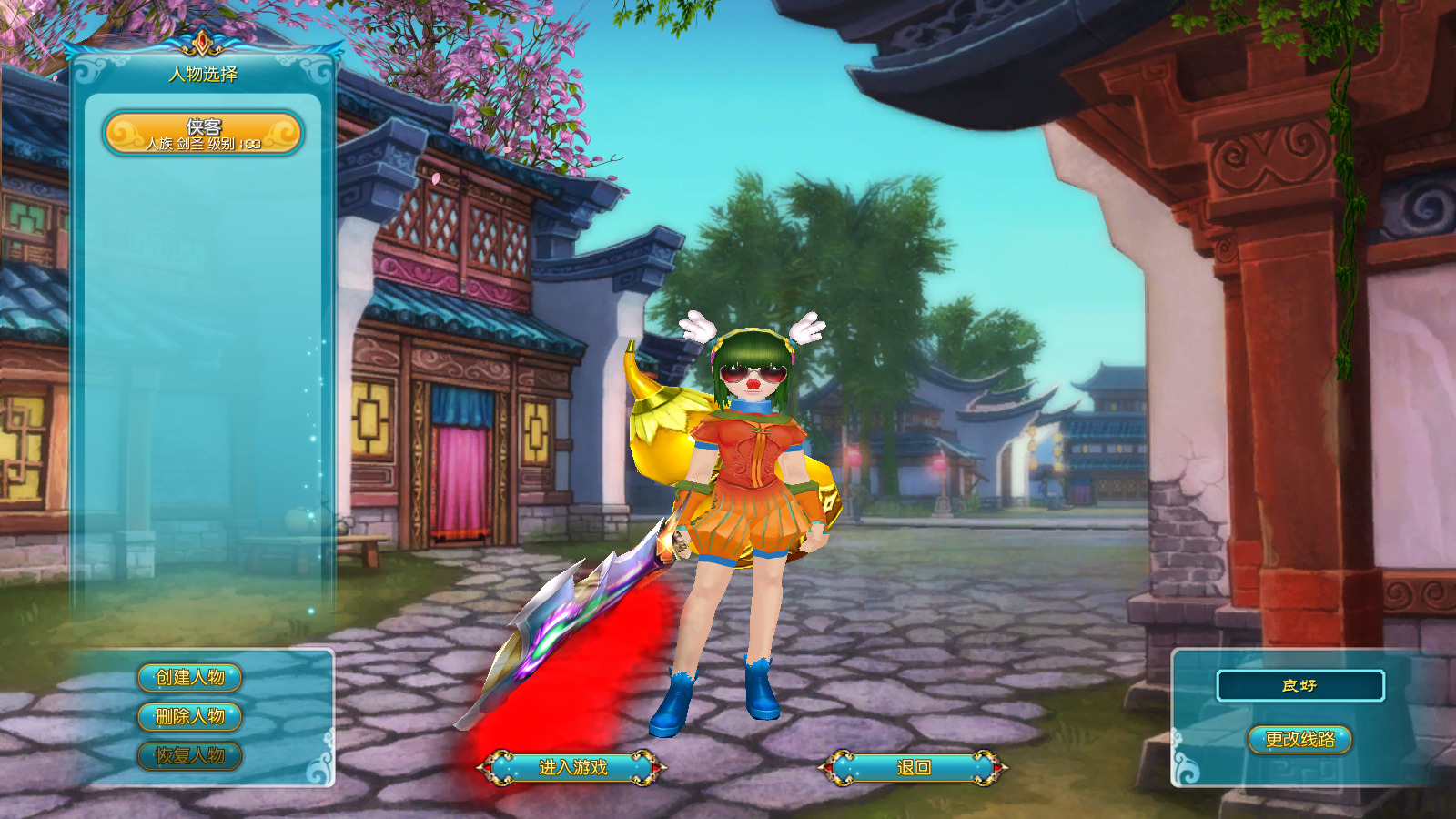Click the red gem emblem above the character panel
The height and width of the screenshot is (819, 1456).
202,42
